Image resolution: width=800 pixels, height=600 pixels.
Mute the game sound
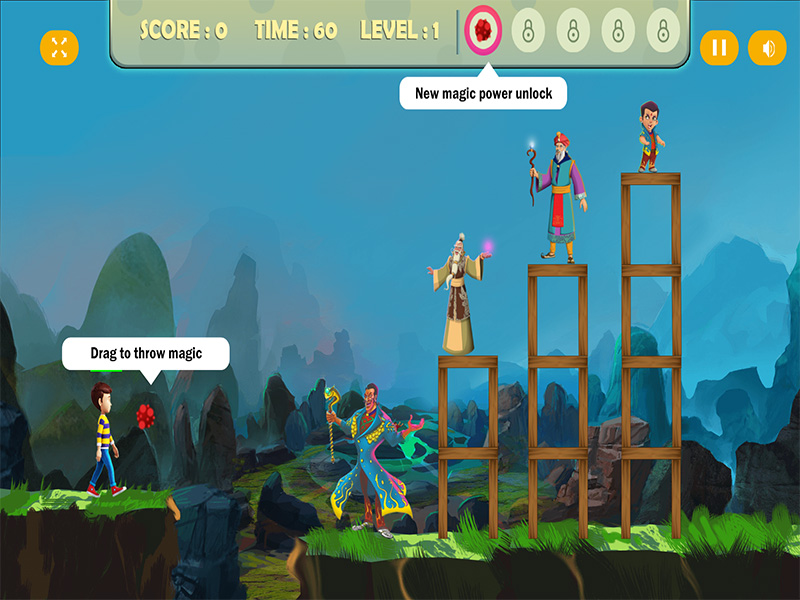[767, 47]
